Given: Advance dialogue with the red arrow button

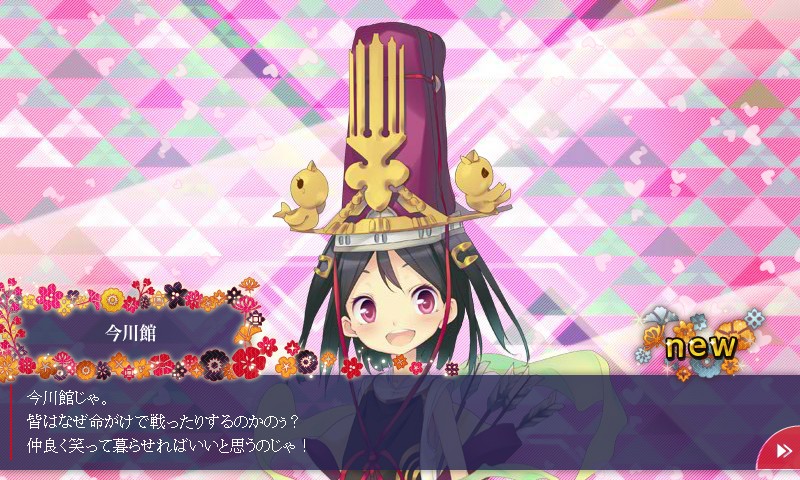Looking at the screenshot, I should [x=782, y=452].
